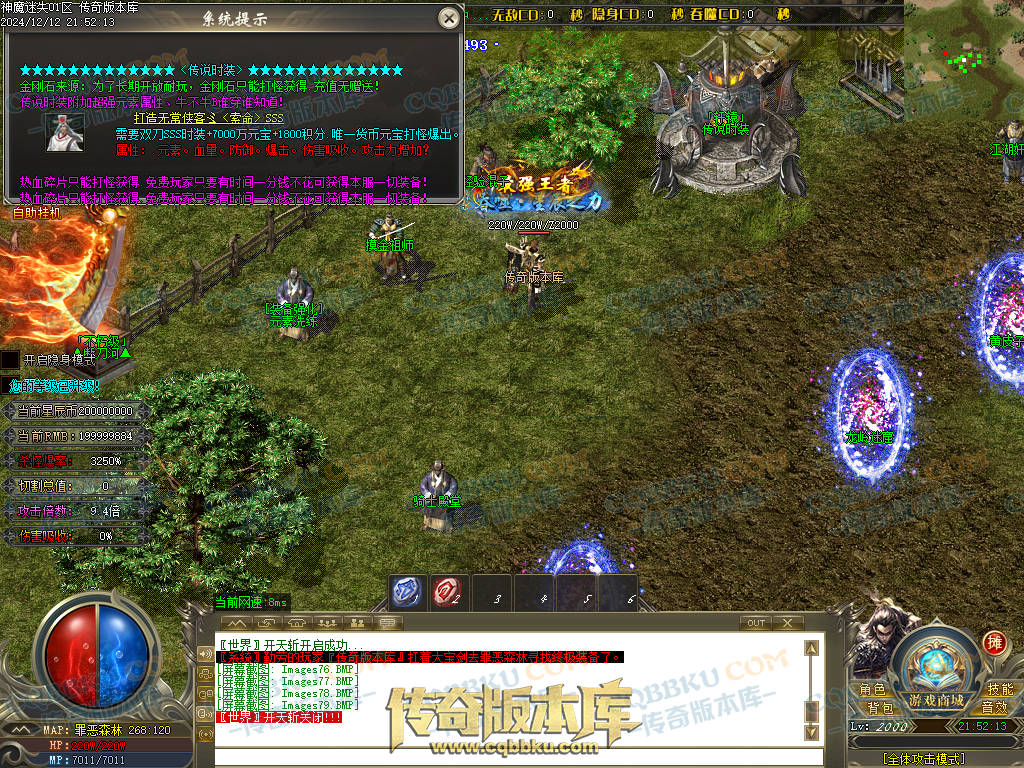1024x768 pixels.
Task: Use the blue rune in hotbar slot 1
Action: pyautogui.click(x=407, y=592)
